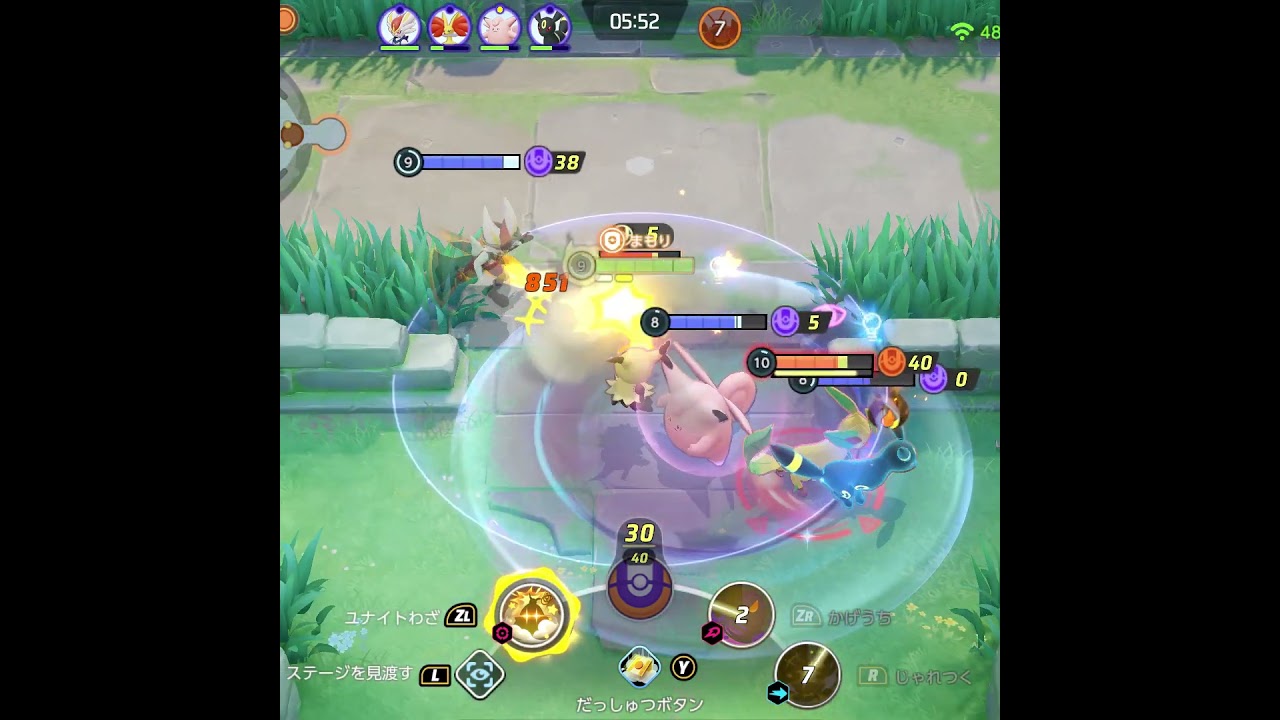Open the stage overview eye icon
1280x720 pixels.
[479, 675]
